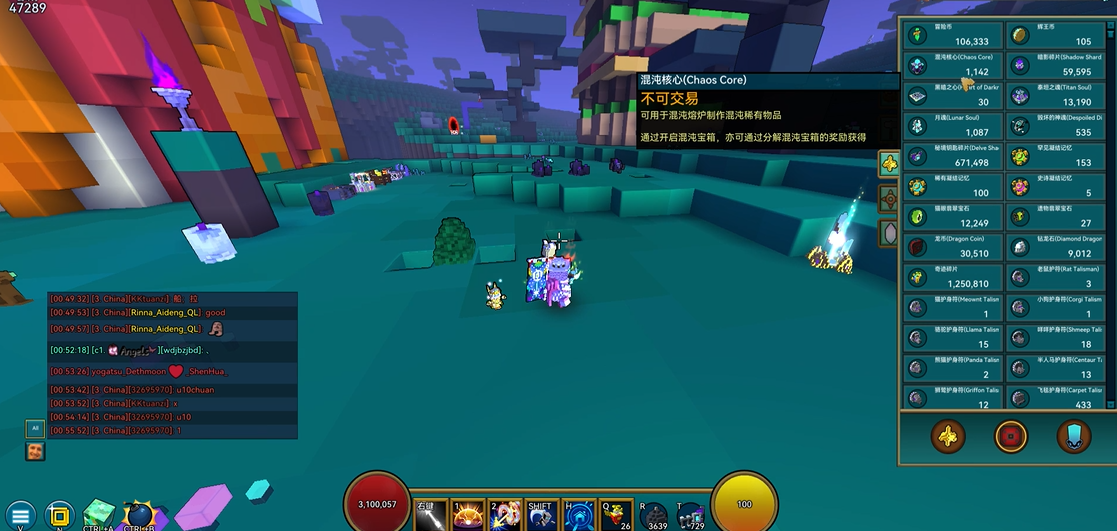1117x531 pixels.
Task: Activate the golden dome ability in slot 1
Action: pyautogui.click(x=468, y=514)
